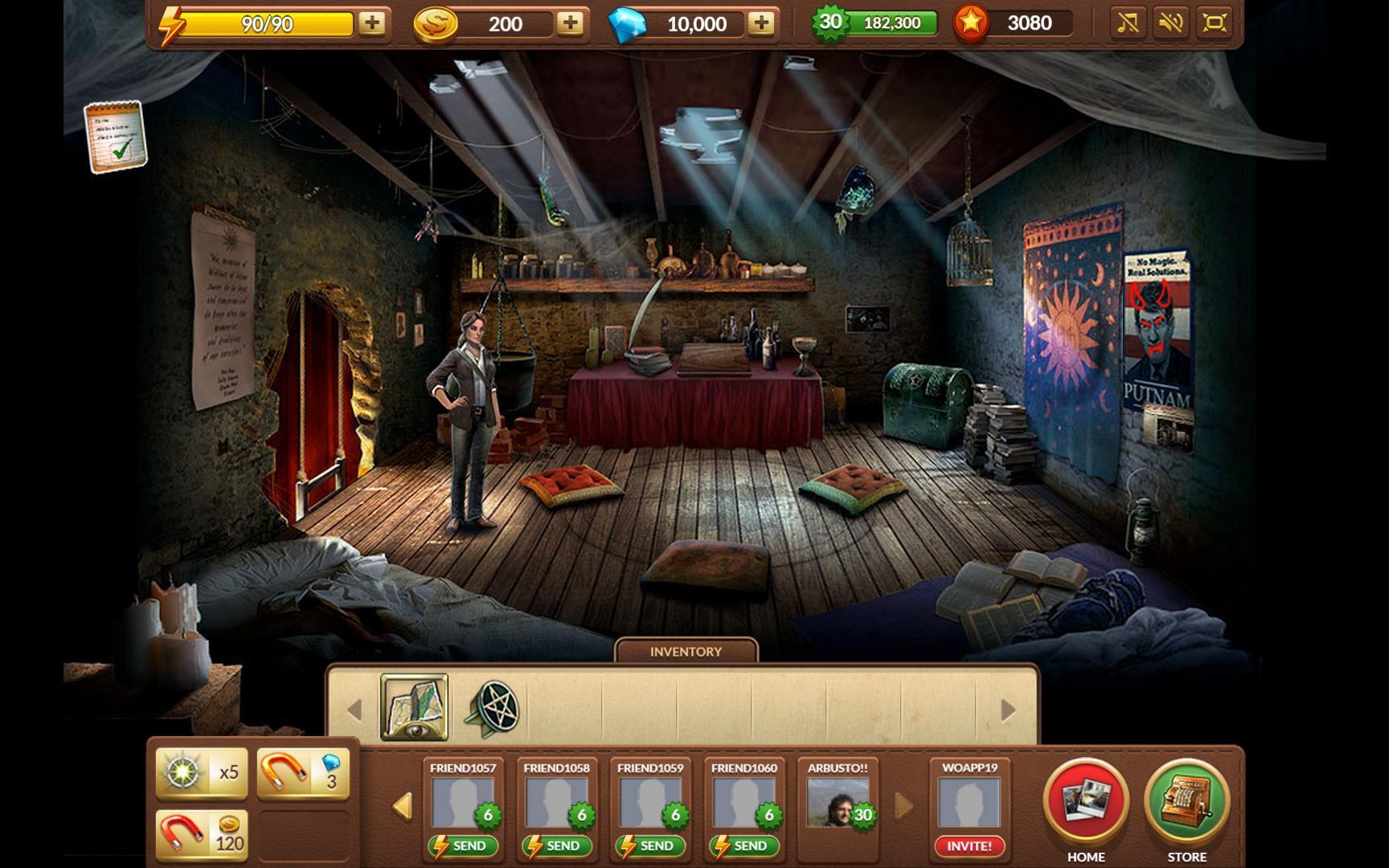This screenshot has height=868, width=1389.
Task: Toggle the sound effects mute icon
Action: point(1170,23)
